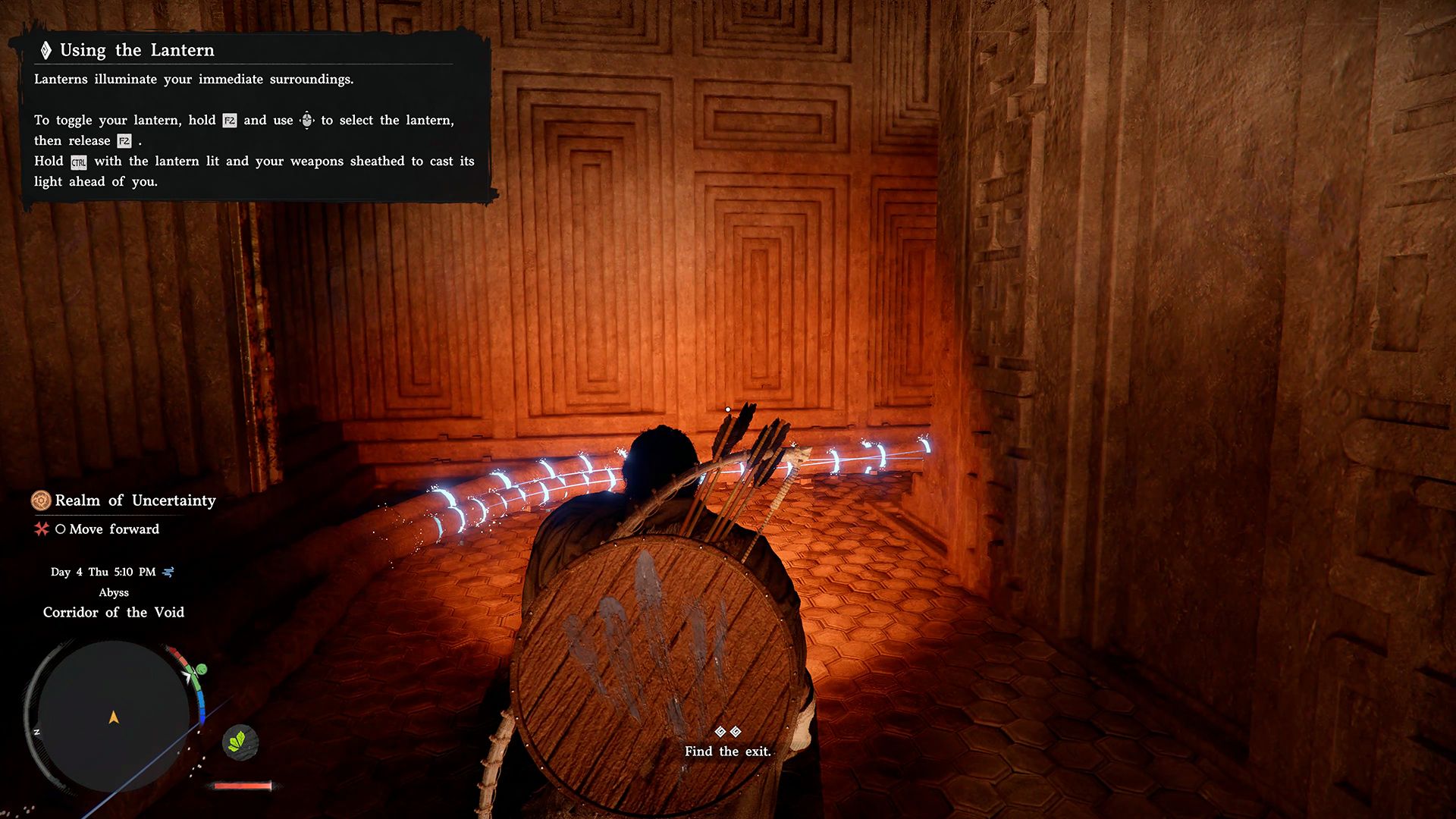
Task: Select the bronze quest emblem beside Realm of Uncertainty
Action: (39, 500)
